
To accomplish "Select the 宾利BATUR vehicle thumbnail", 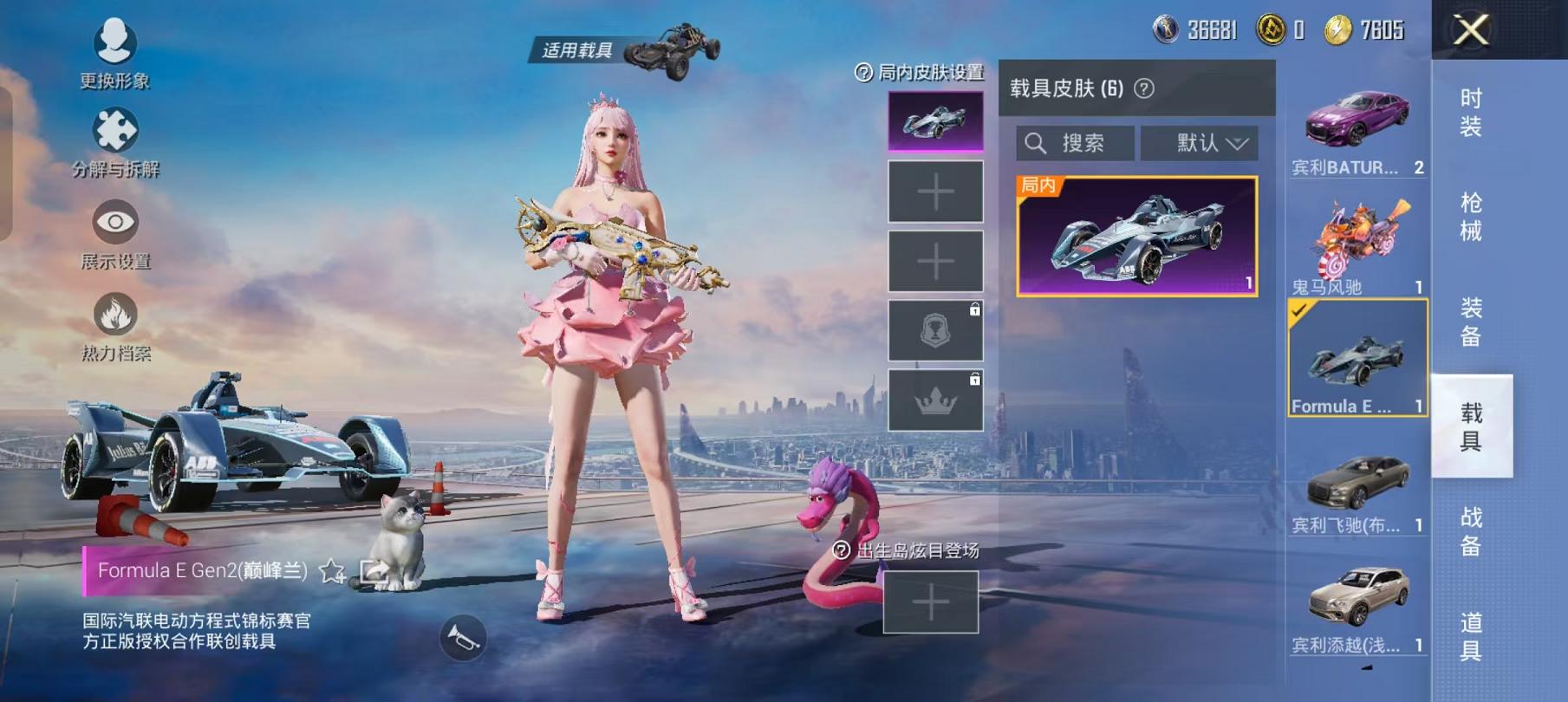I will (x=1357, y=121).
